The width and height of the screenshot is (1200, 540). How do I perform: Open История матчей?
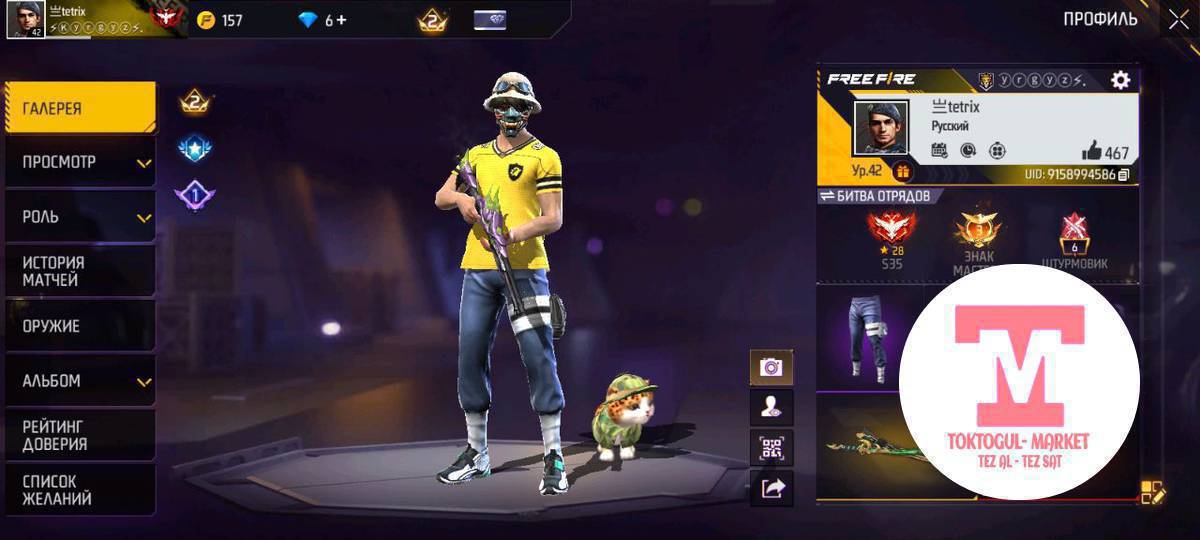[x=80, y=271]
